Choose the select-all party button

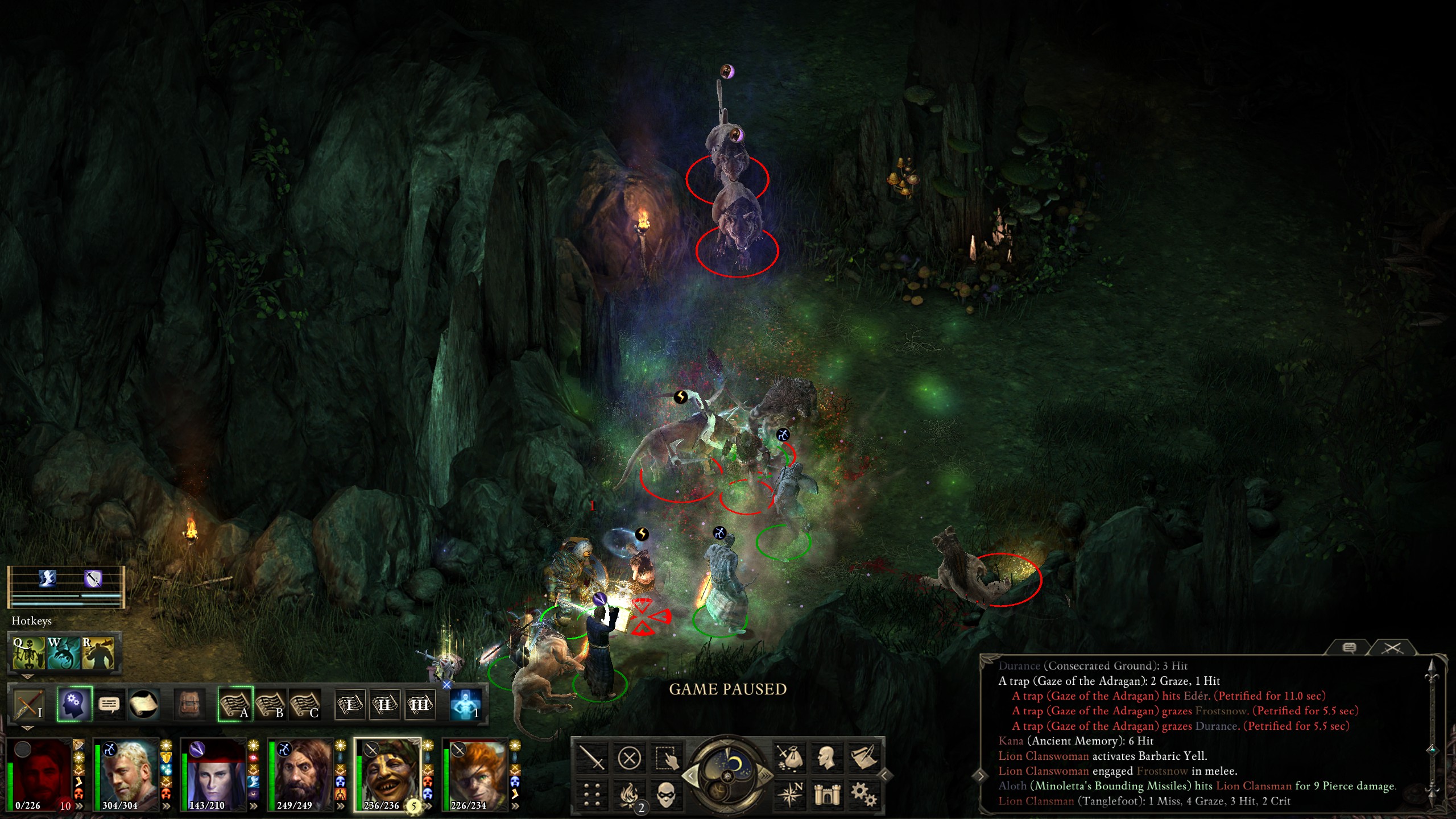(666, 758)
